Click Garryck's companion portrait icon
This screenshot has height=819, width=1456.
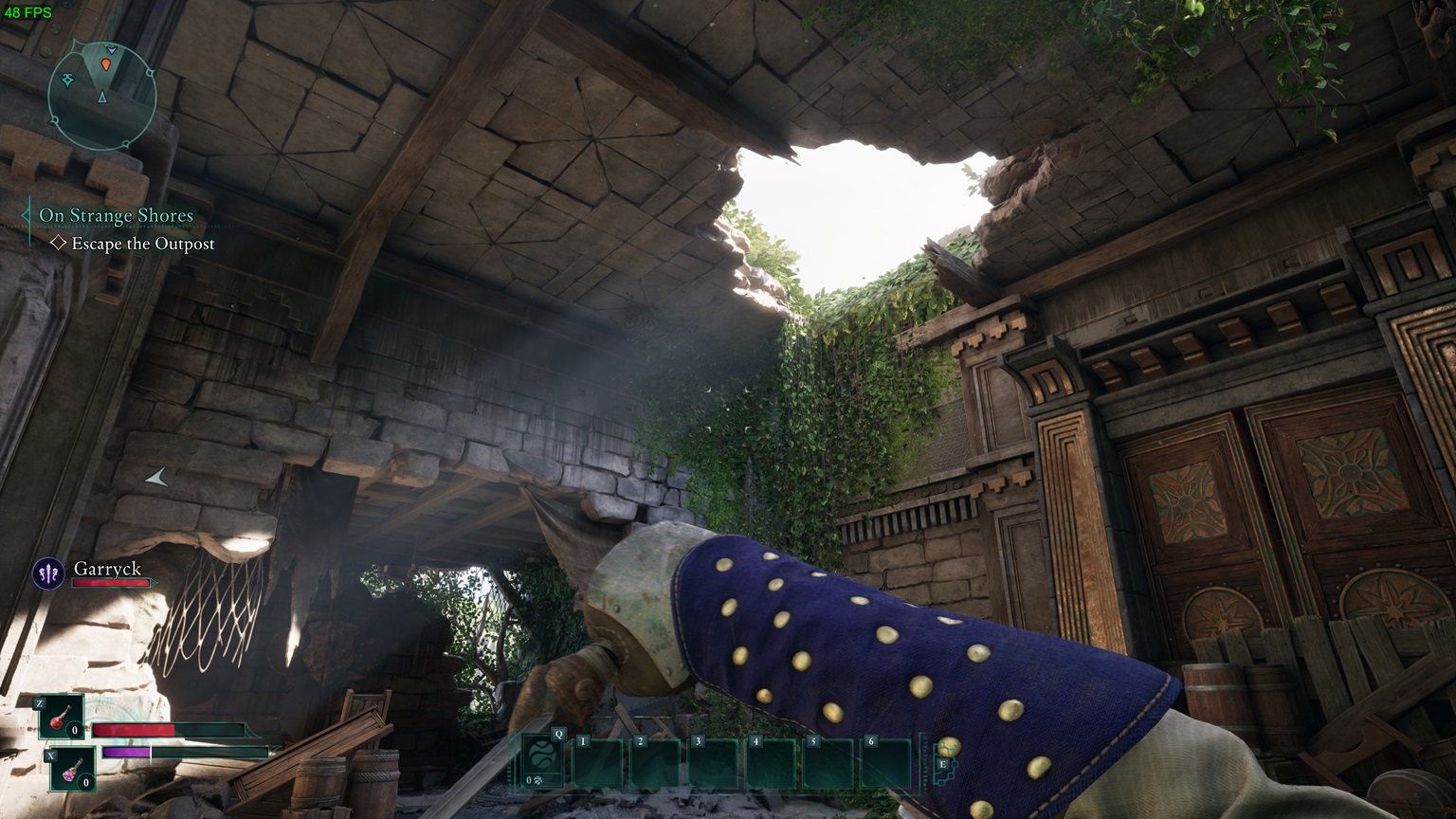tap(48, 573)
